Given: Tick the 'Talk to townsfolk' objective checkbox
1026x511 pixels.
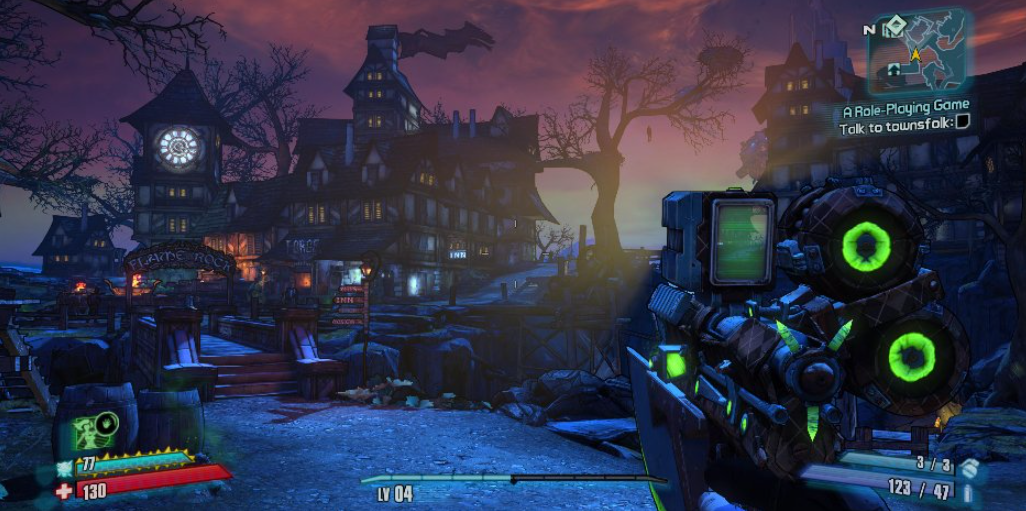Looking at the screenshot, I should coord(962,123).
